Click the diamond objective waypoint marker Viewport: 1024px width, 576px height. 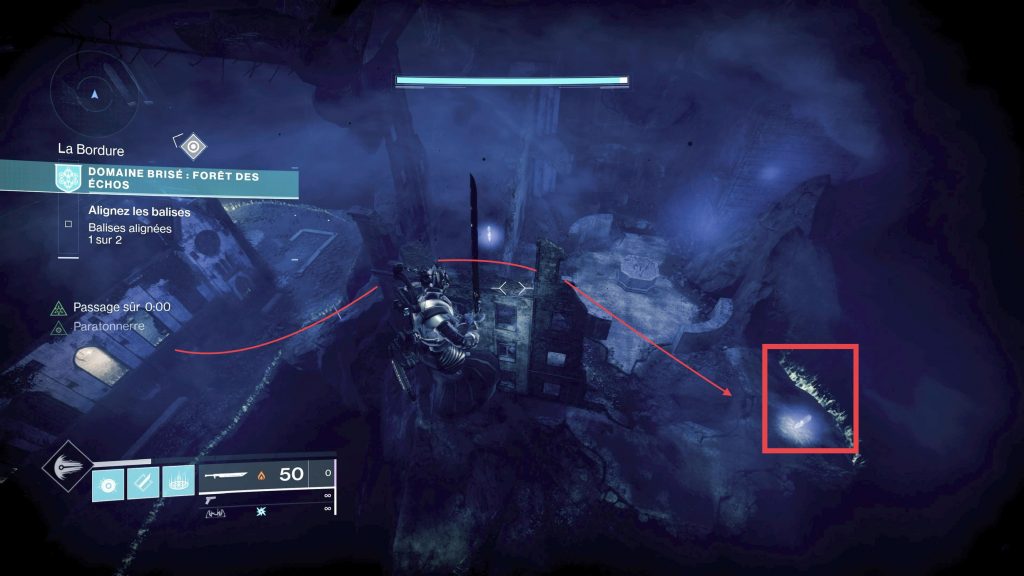pyautogui.click(x=192, y=147)
